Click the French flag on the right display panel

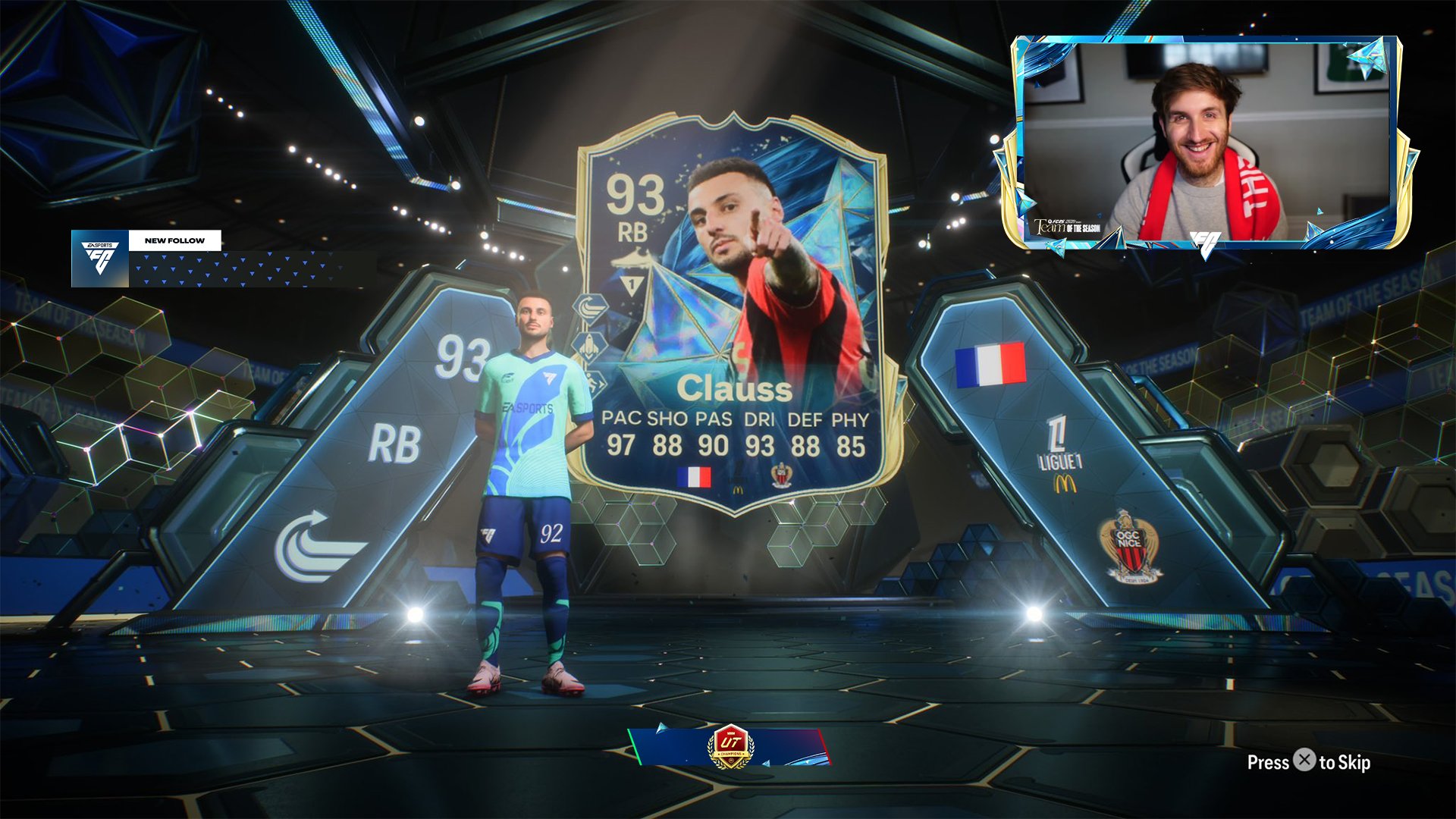(x=990, y=365)
